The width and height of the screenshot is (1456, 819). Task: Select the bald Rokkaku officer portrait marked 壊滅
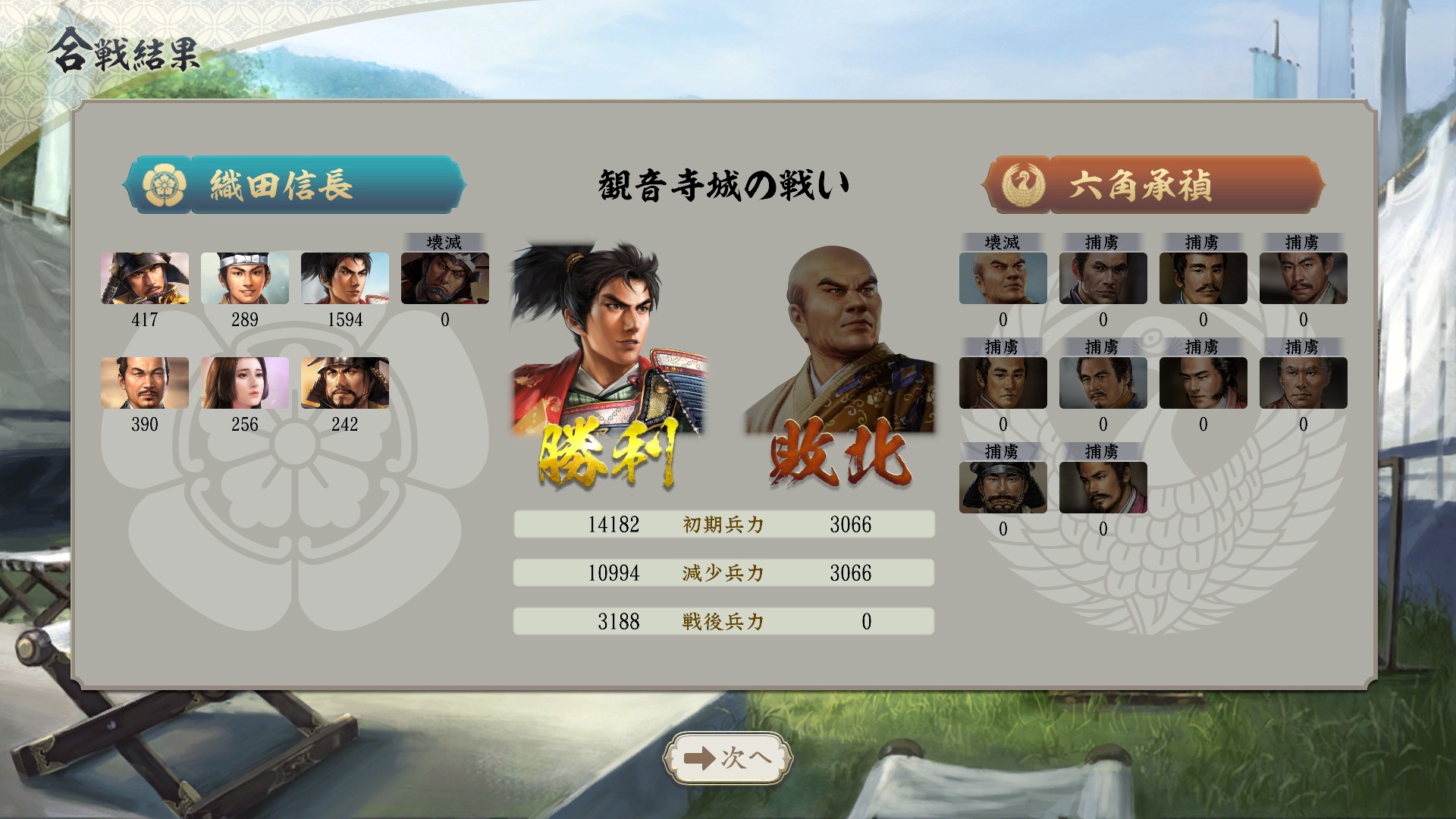click(x=1003, y=278)
